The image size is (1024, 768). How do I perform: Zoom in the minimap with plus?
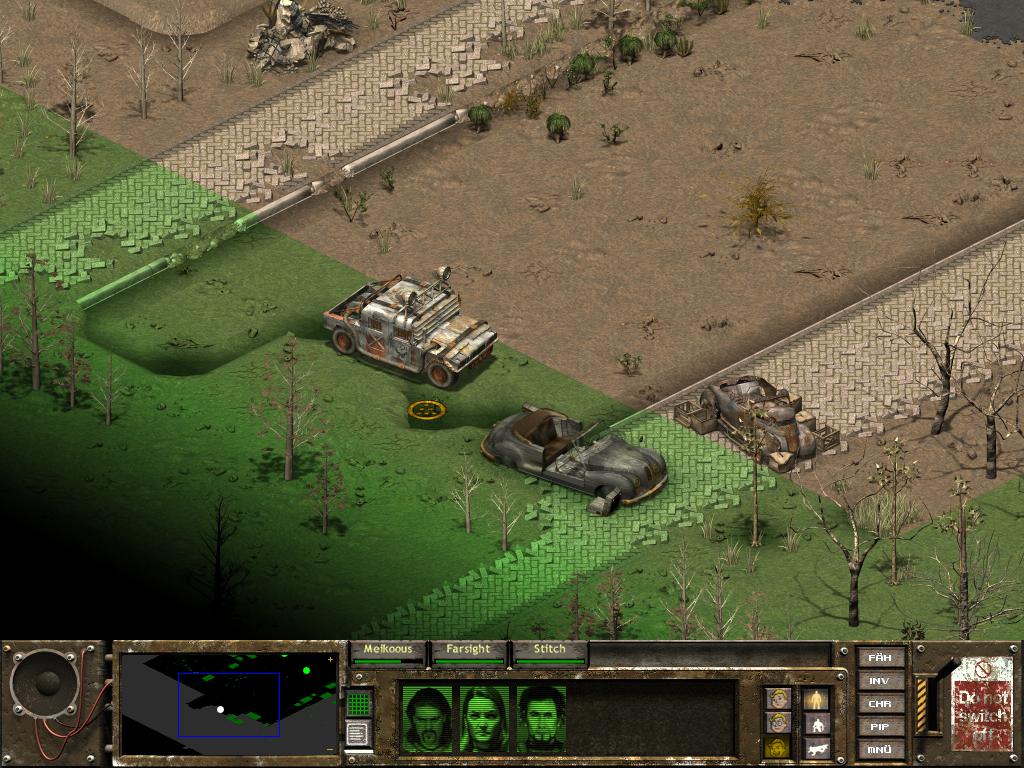click(x=331, y=660)
